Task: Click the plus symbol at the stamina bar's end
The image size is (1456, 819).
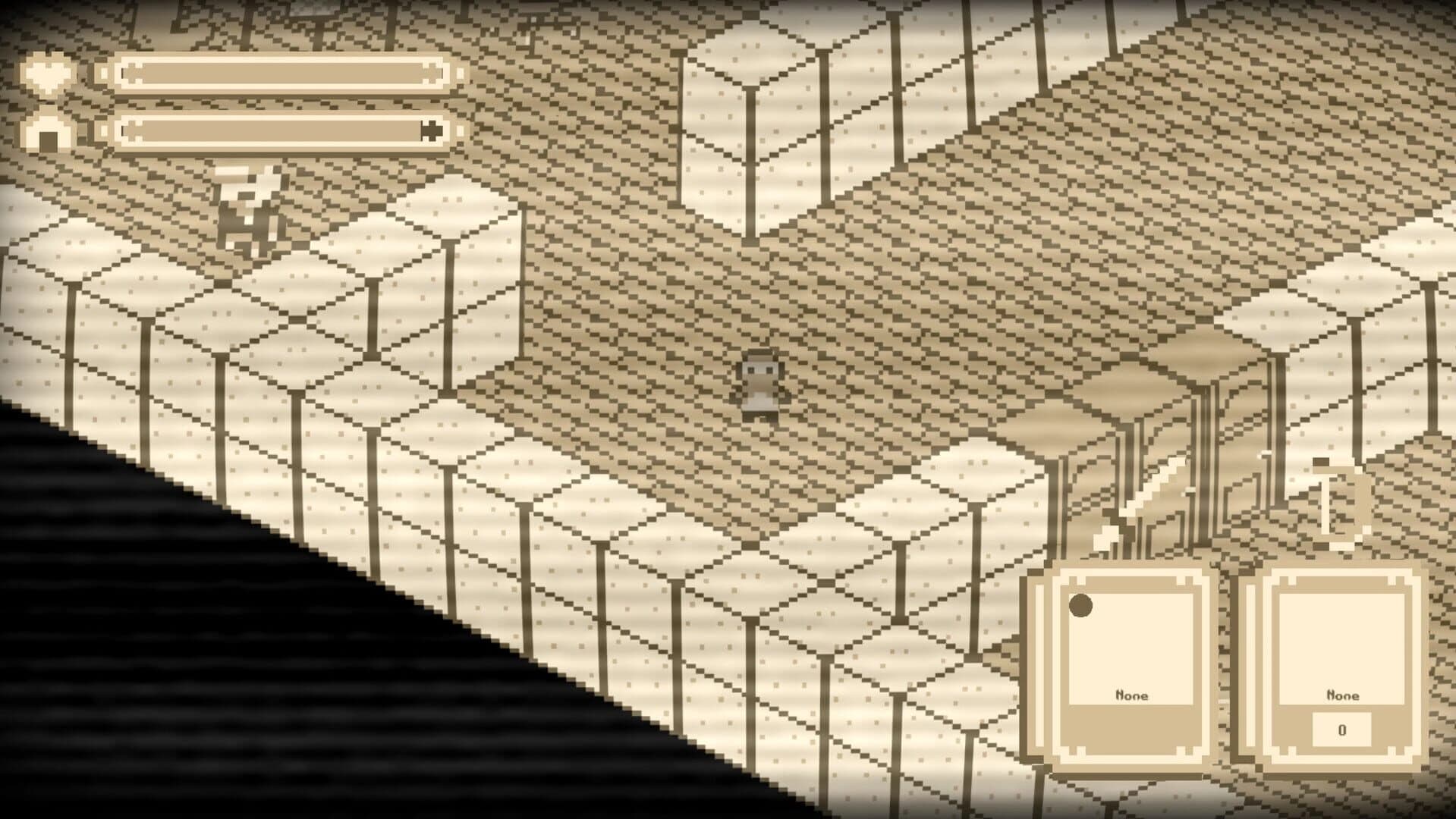Action: (x=431, y=130)
